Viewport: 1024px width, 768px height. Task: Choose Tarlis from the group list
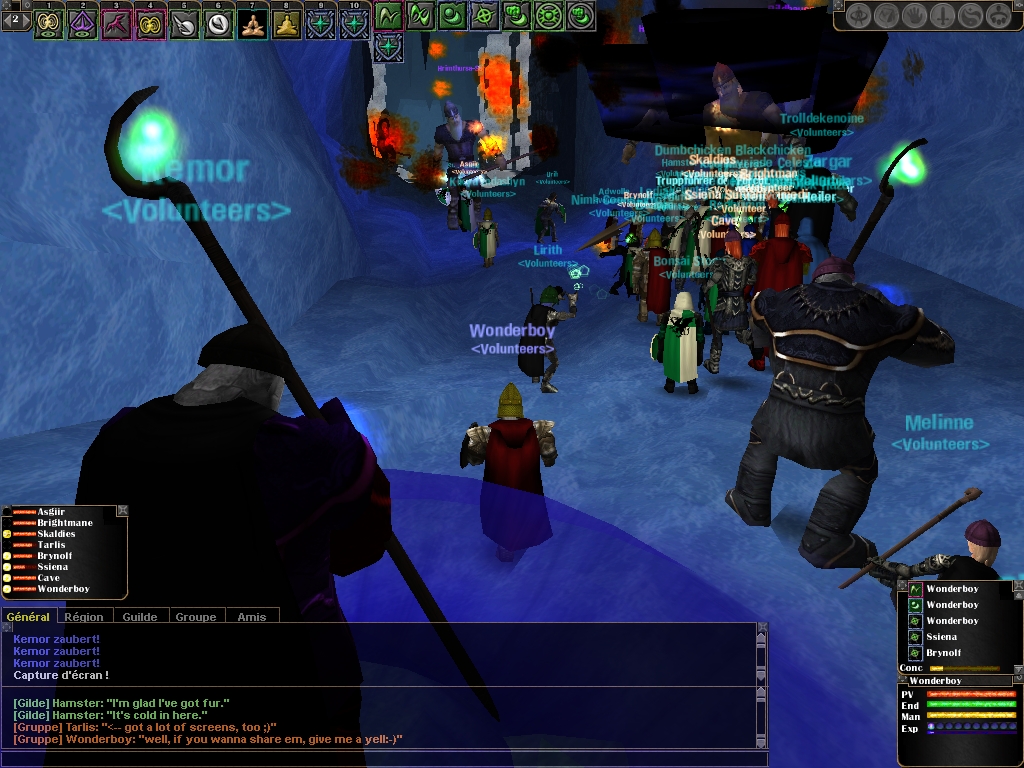pyautogui.click(x=51, y=545)
